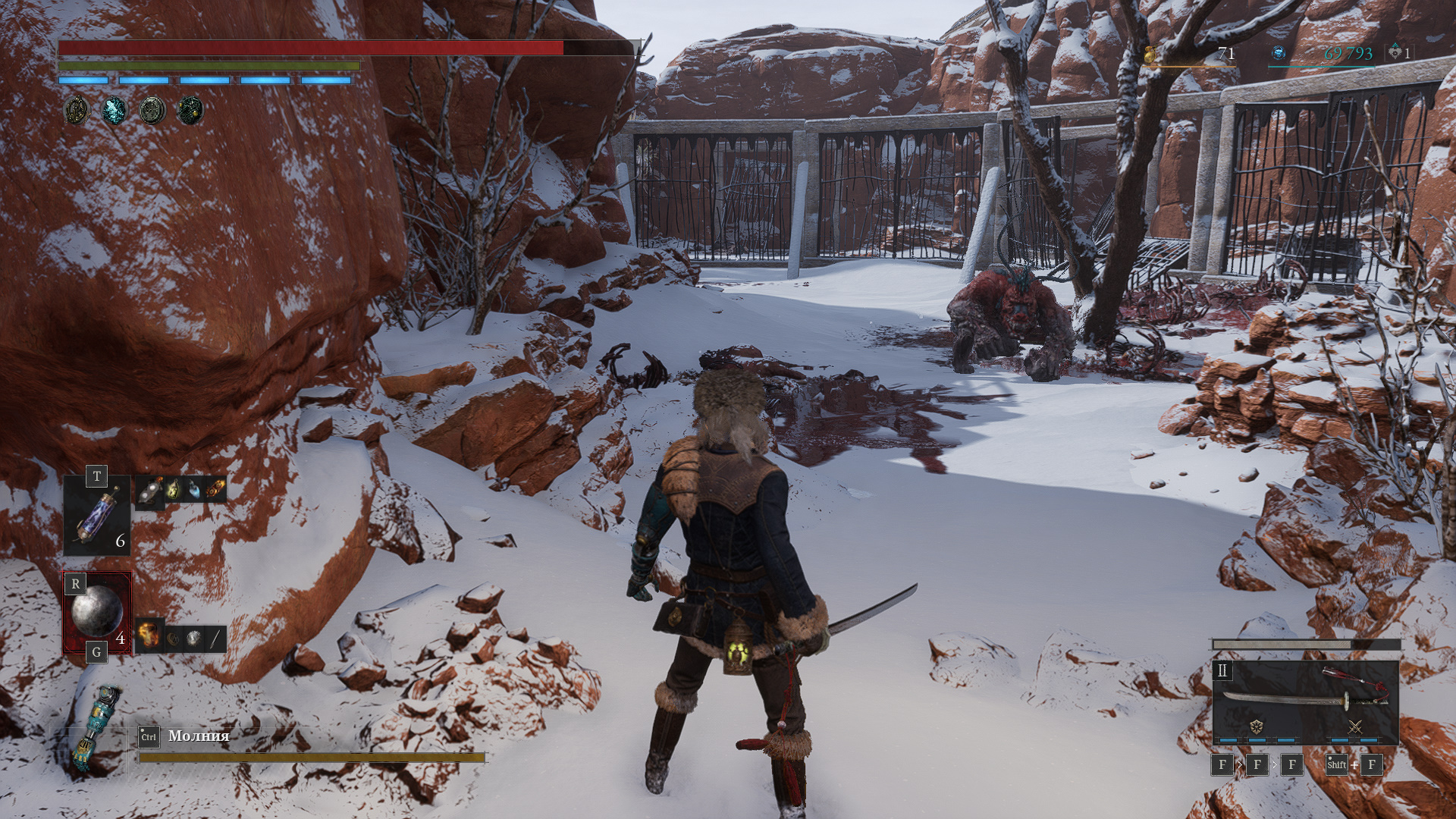This screenshot has height=819, width=1456.
Task: Select the purple lightning vial item slot
Action: (97, 514)
